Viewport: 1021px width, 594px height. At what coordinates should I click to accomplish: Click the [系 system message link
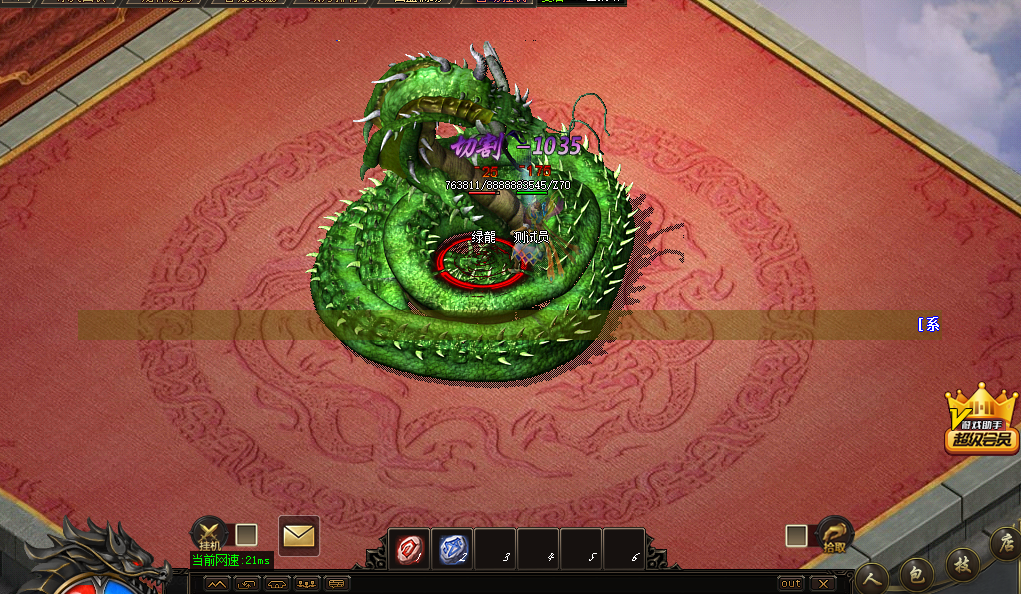click(x=928, y=324)
